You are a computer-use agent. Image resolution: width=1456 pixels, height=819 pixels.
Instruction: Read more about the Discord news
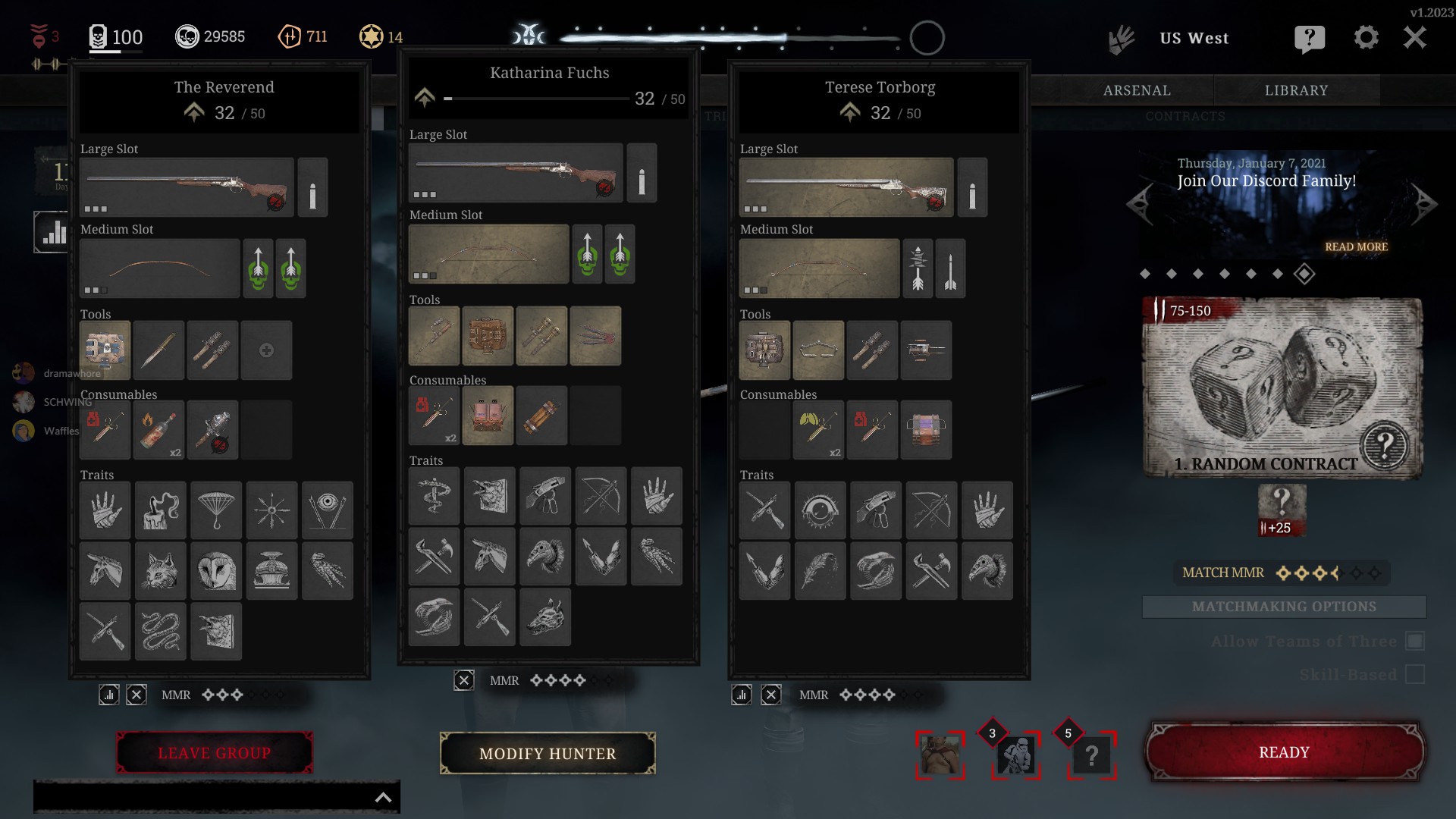pos(1356,247)
